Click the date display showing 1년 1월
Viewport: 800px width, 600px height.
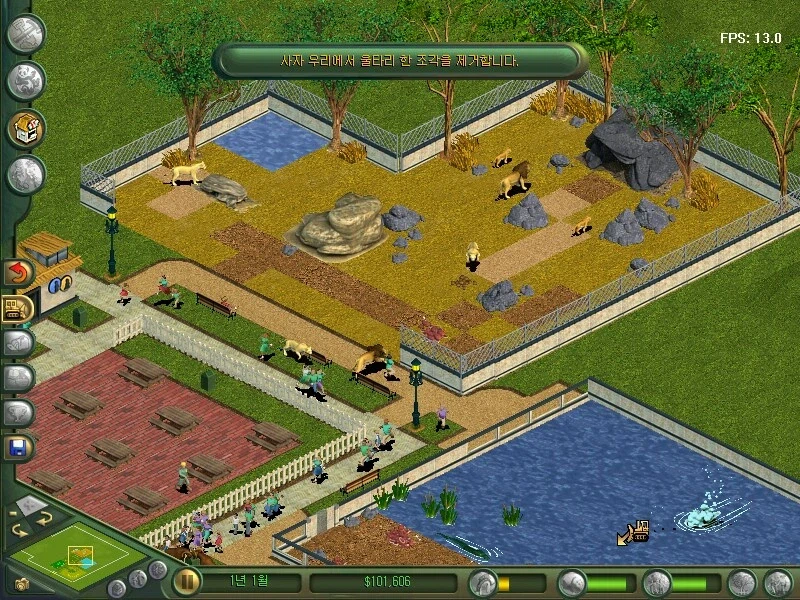[248, 582]
